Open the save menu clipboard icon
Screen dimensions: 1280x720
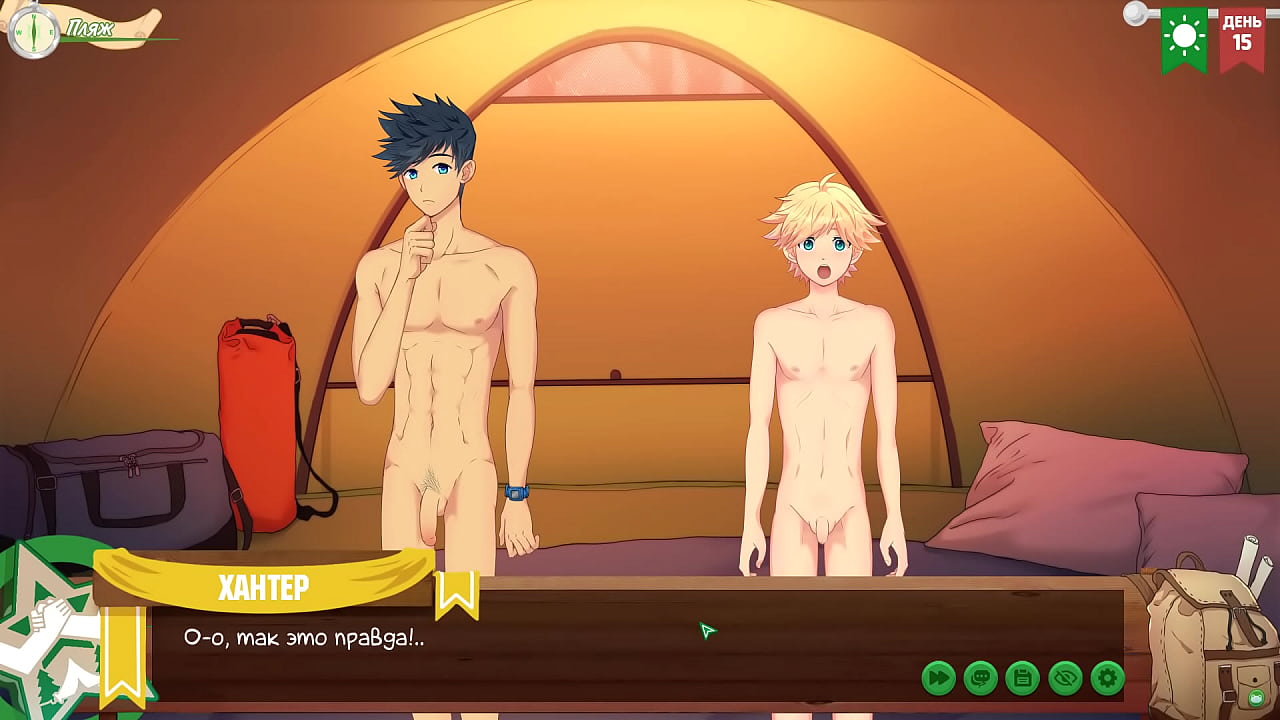(1022, 678)
